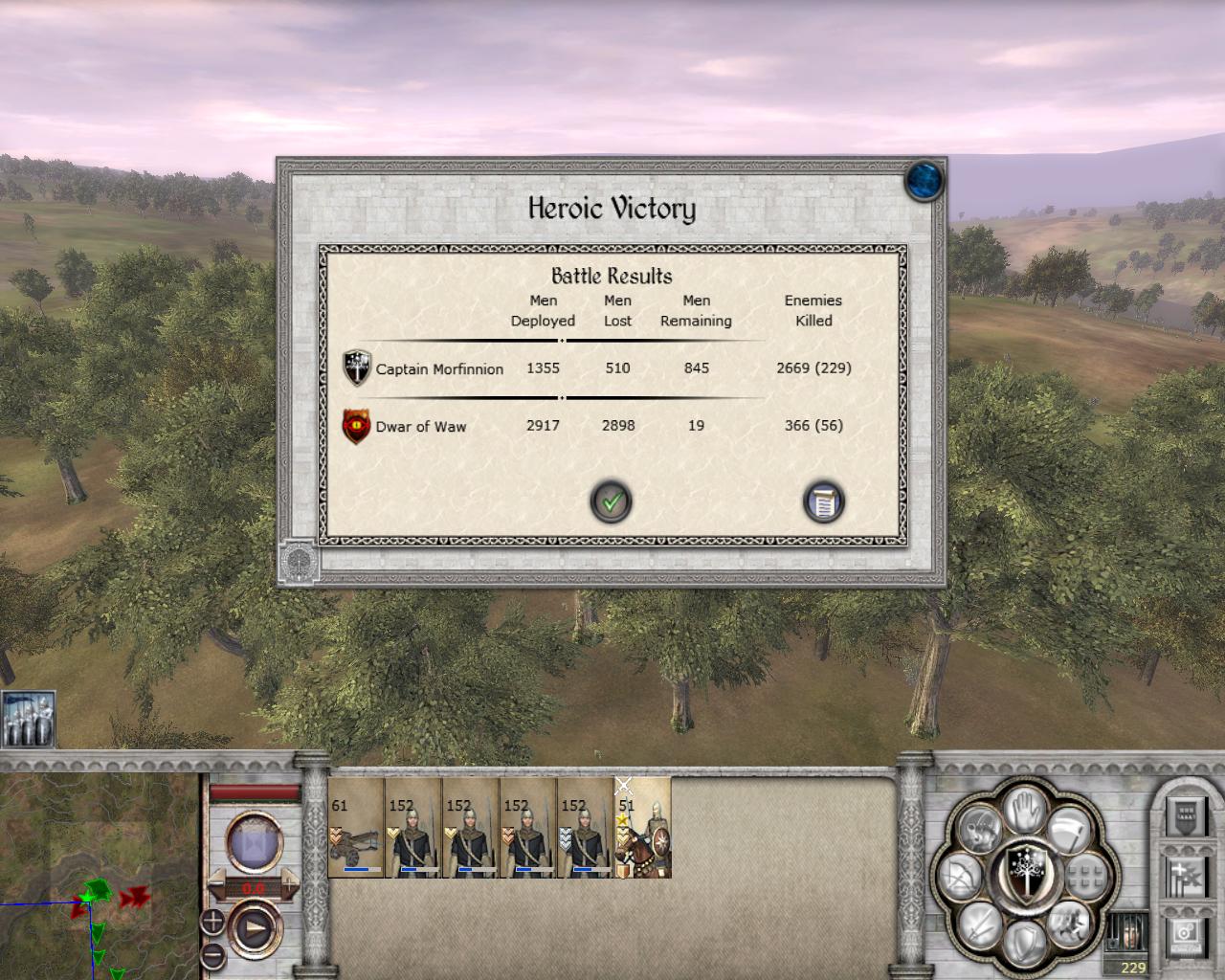
Task: Toggle the guard mode shield icon
Action: click(x=1022, y=943)
